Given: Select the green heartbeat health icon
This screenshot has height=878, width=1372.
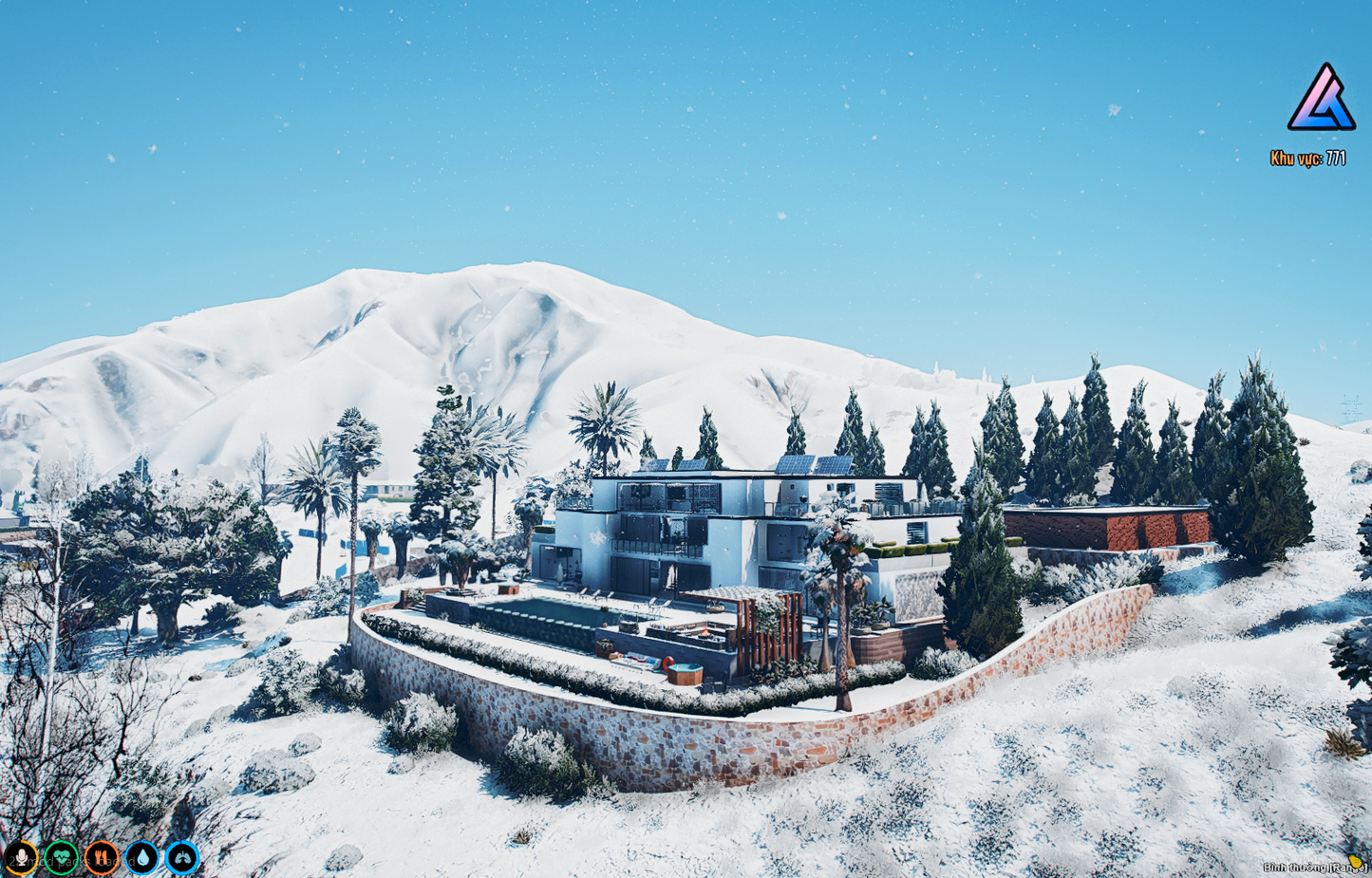Looking at the screenshot, I should click(62, 858).
